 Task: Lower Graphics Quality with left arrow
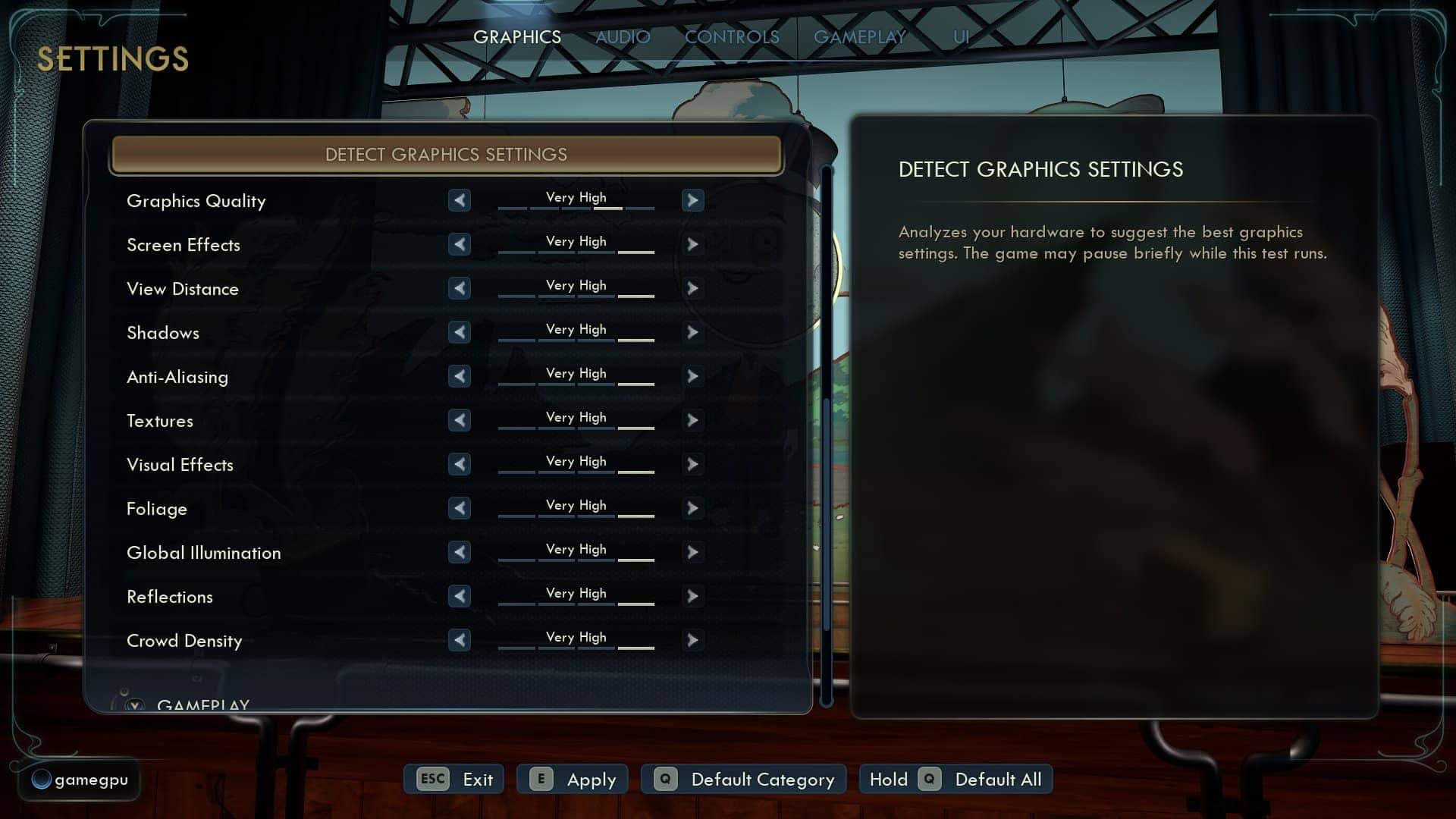click(x=460, y=200)
